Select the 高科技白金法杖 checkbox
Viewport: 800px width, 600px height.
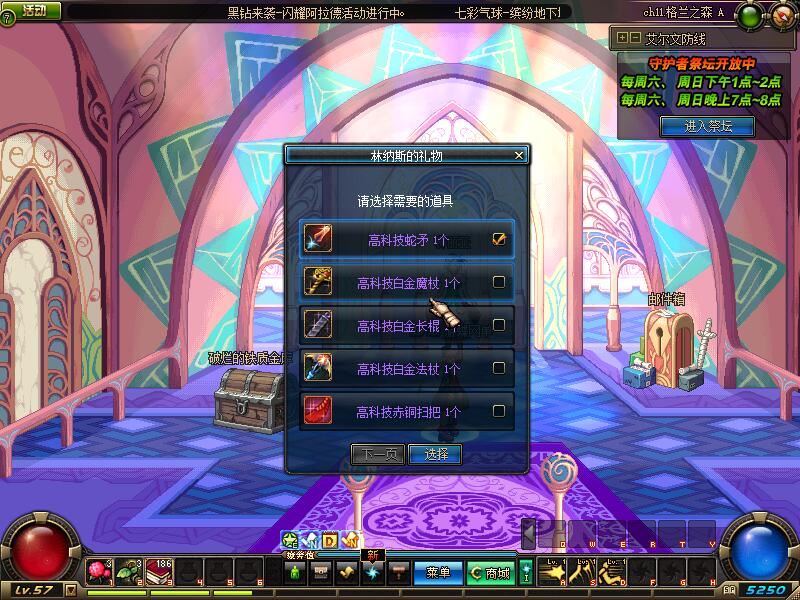499,368
